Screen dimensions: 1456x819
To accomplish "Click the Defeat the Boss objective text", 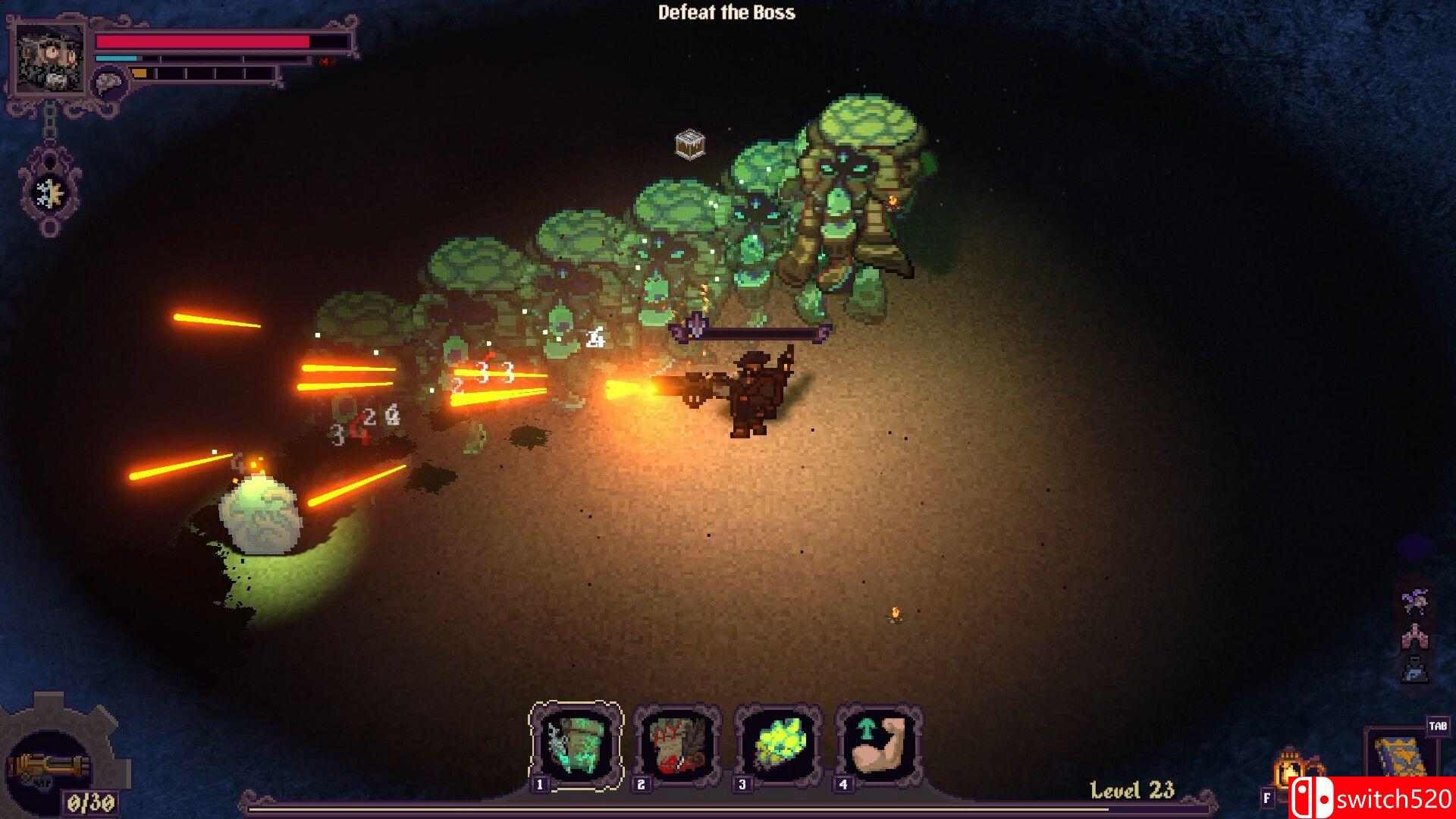I will [x=726, y=13].
